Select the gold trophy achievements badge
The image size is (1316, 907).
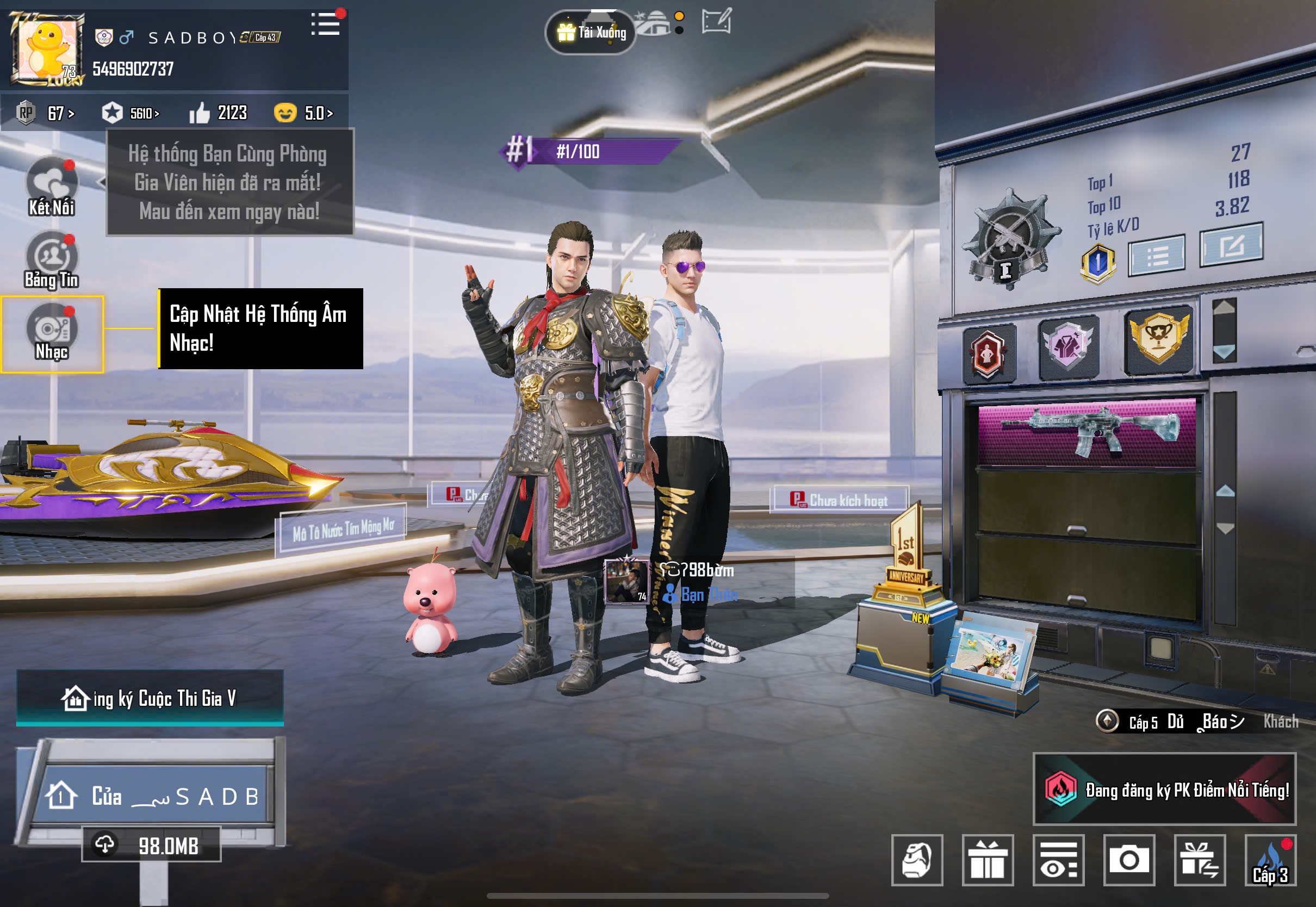[1159, 339]
